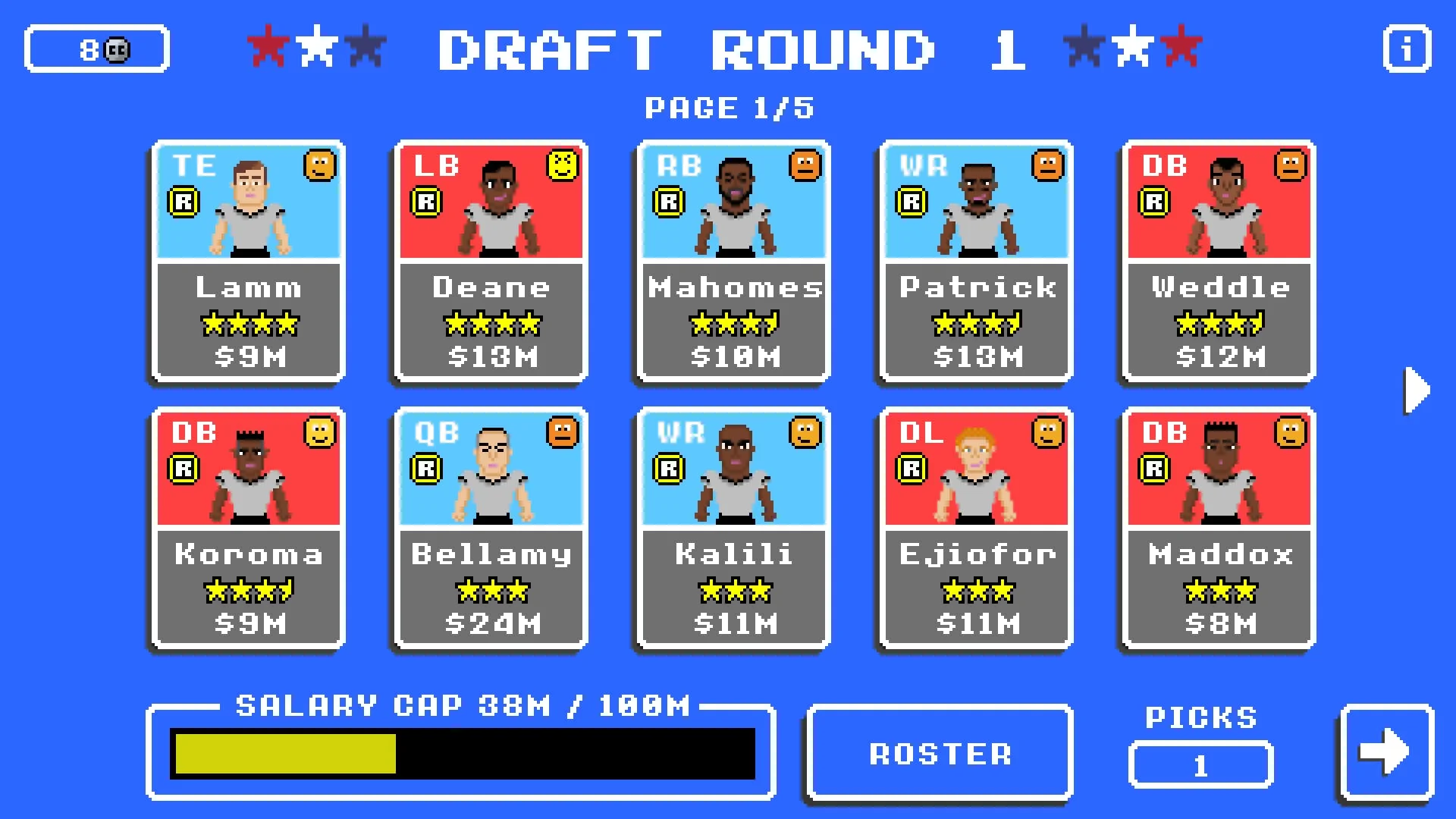
Task: Click the rookie R badge on Mahomes card
Action: point(667,202)
